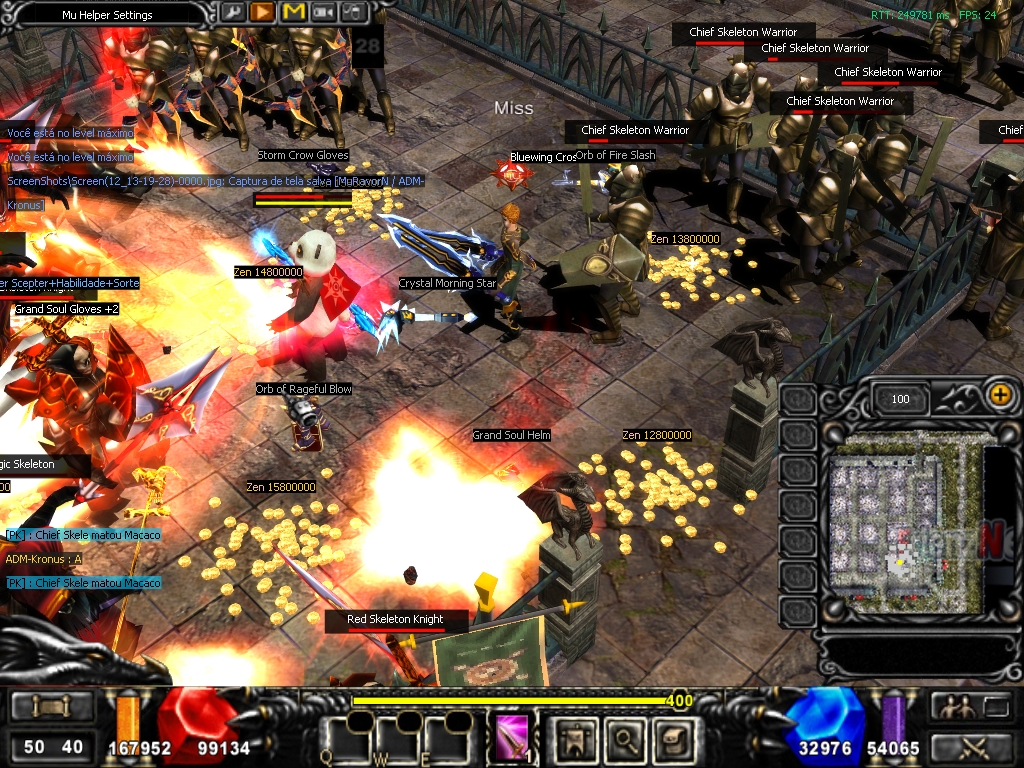This screenshot has height=768, width=1024.
Task: Click the crossed swords button
Action: 972,746
